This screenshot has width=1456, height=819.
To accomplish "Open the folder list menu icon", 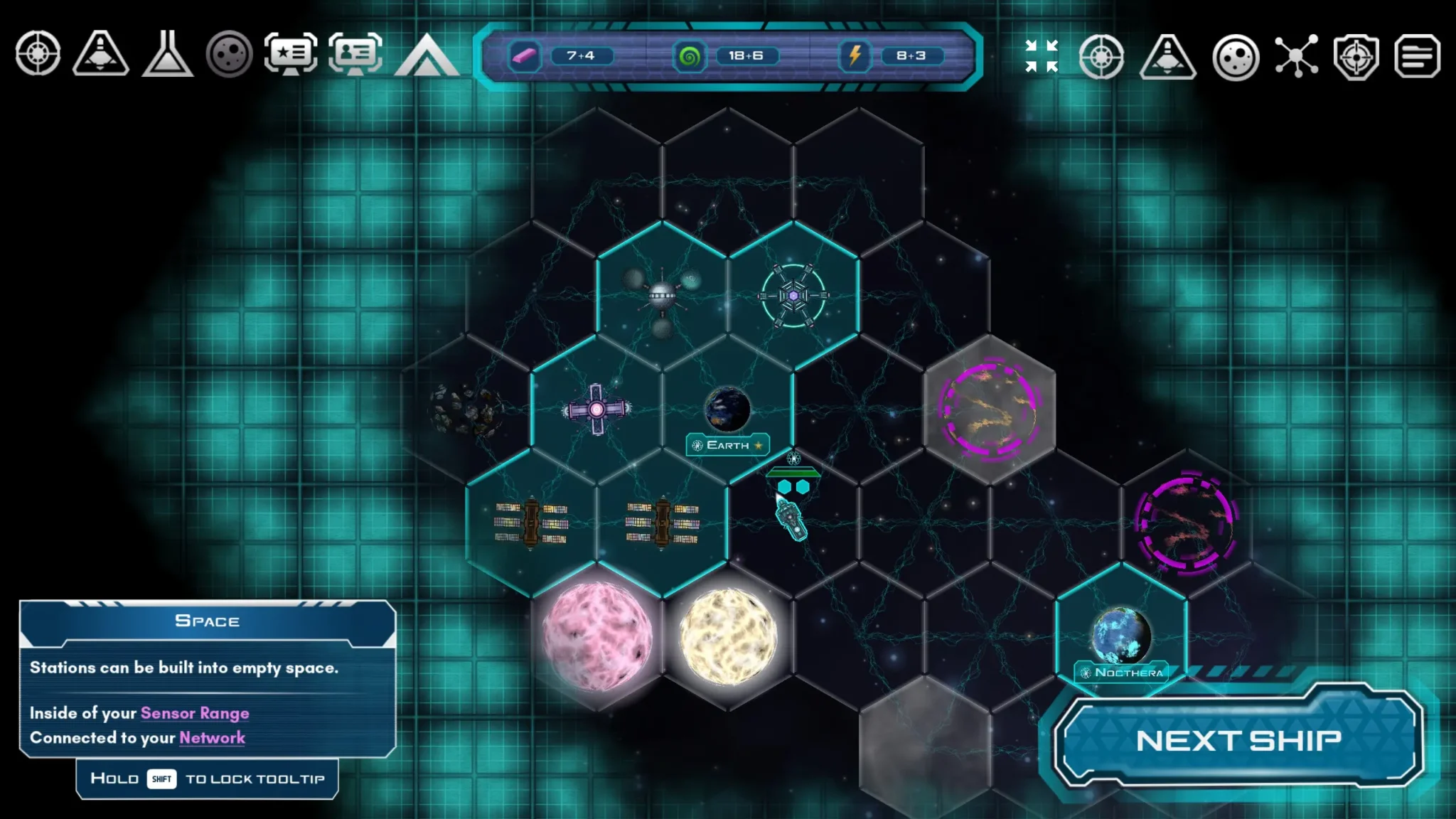I will point(1417,57).
